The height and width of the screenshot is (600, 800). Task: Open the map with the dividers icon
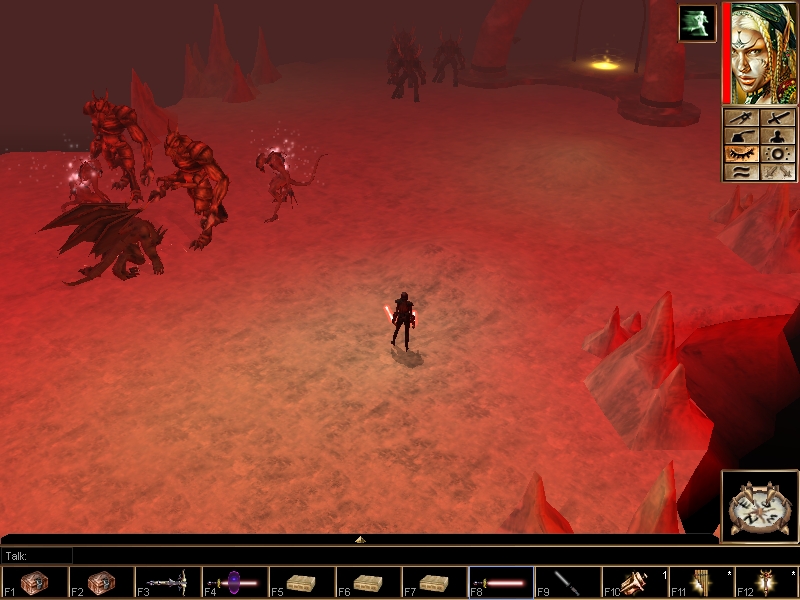pyautogui.click(x=741, y=118)
